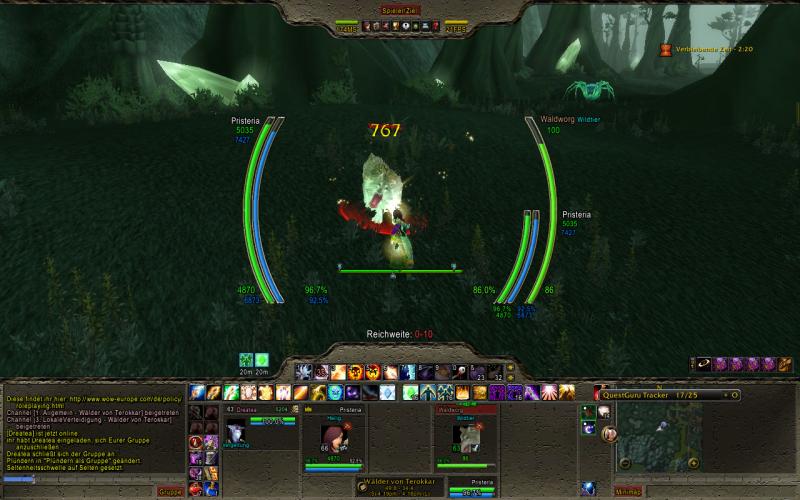Select the first green leaf buff icon
The width and height of the screenshot is (800, 500).
pos(246,360)
